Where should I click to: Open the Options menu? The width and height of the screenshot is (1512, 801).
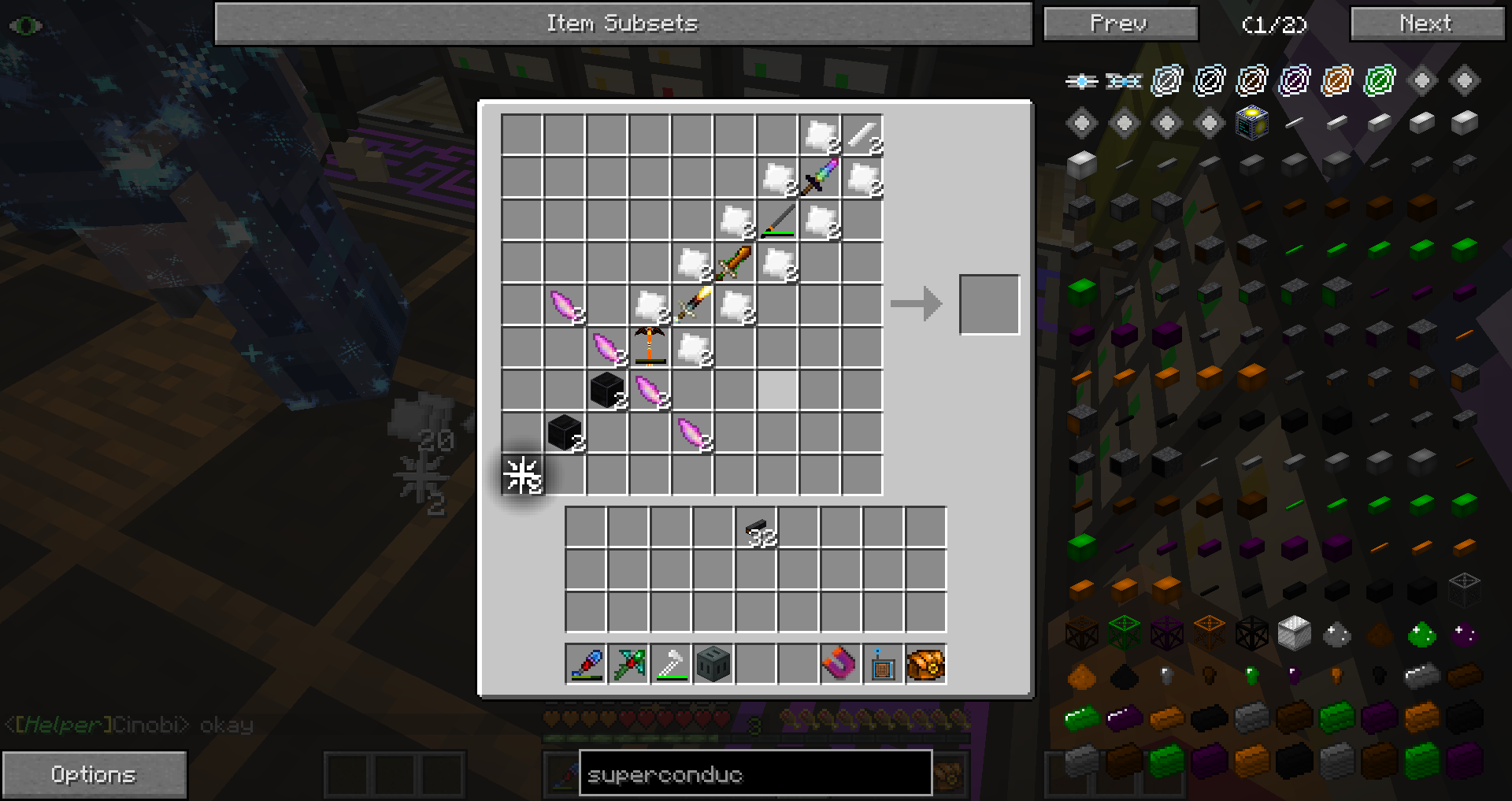pos(94,773)
